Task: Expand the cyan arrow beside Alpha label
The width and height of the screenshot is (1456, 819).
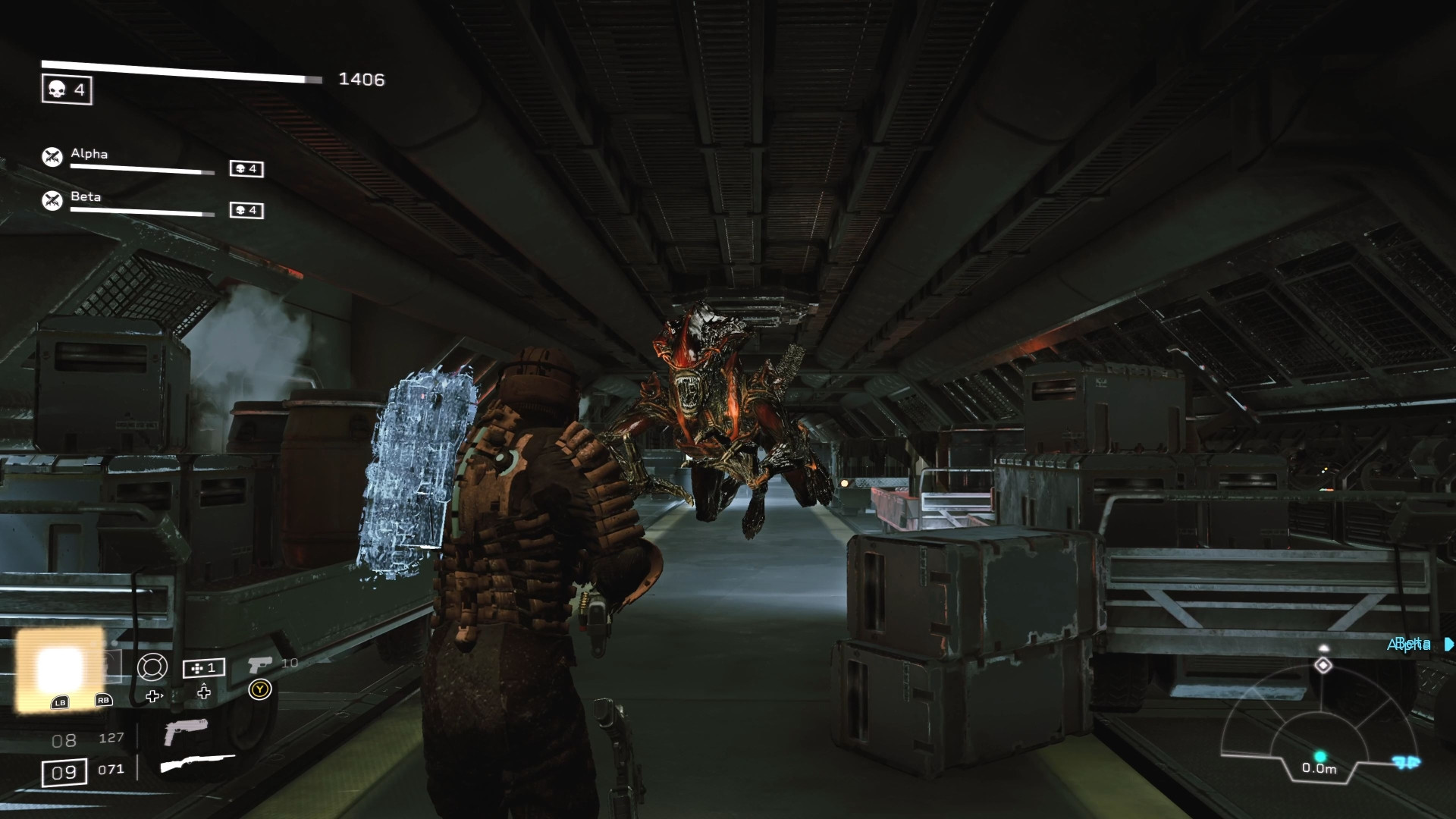Action: click(1448, 645)
